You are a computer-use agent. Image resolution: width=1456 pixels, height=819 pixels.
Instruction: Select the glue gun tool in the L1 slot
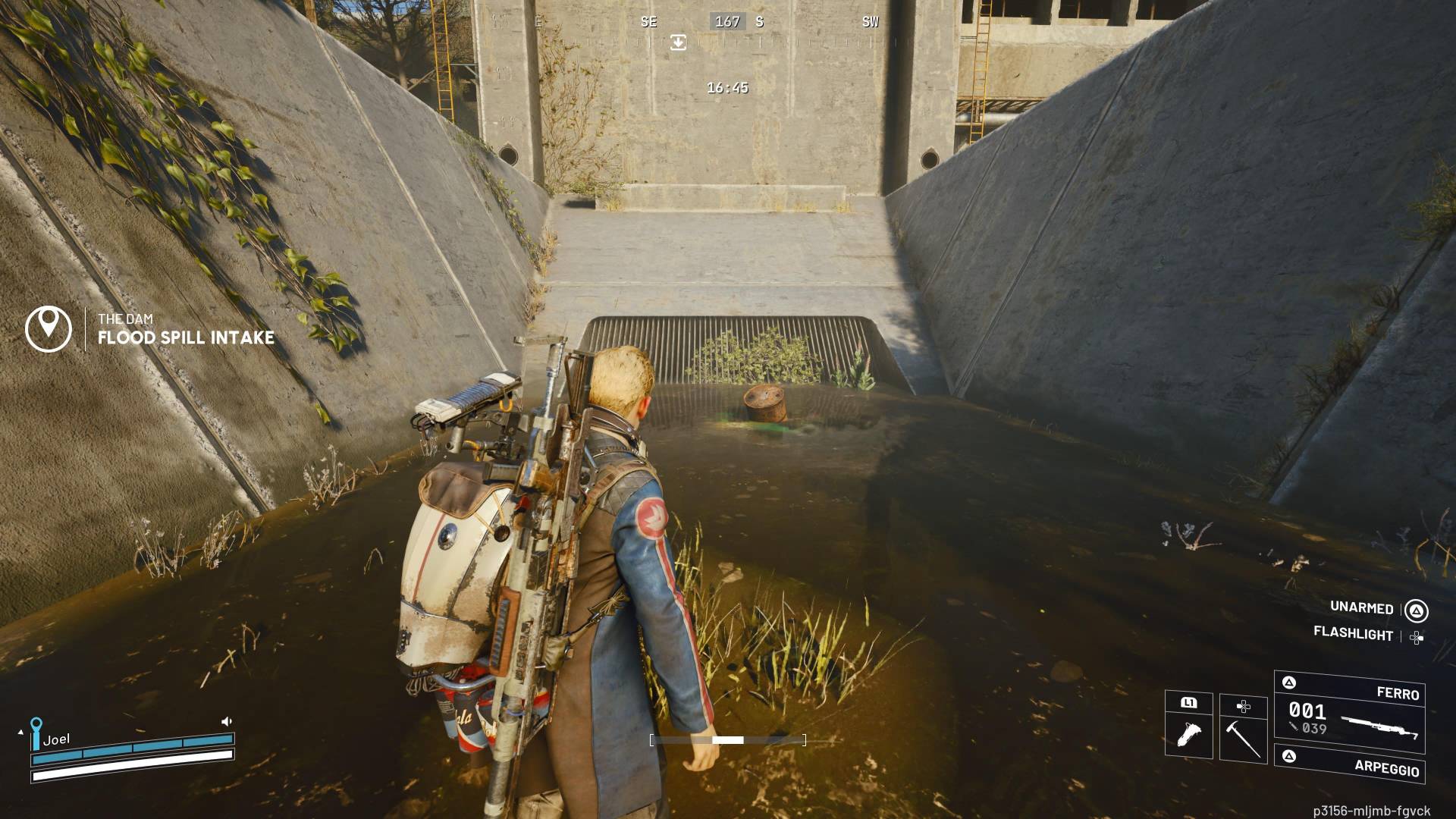tap(1188, 733)
